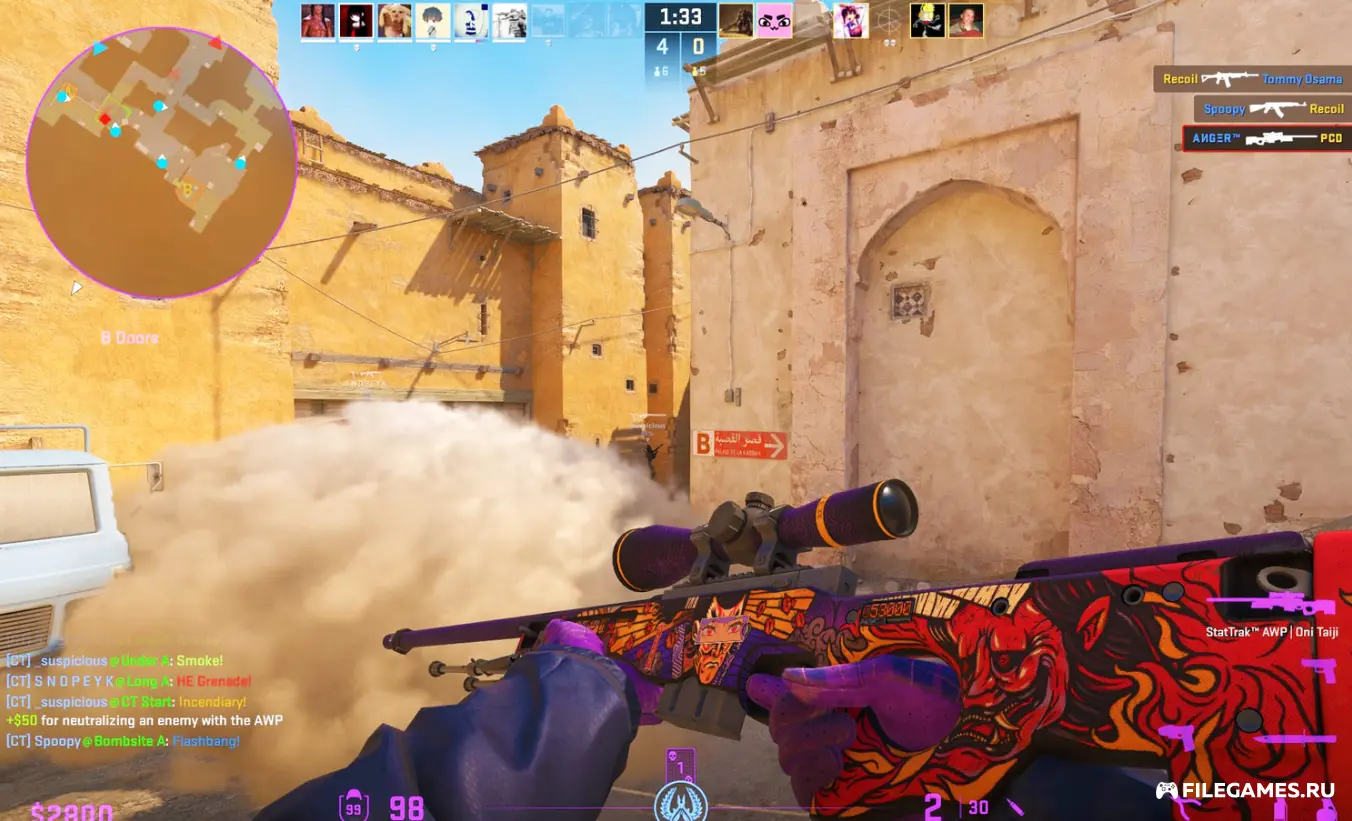Select the anime girl with pink bow avatar
1352x821 pixels.
850,20
